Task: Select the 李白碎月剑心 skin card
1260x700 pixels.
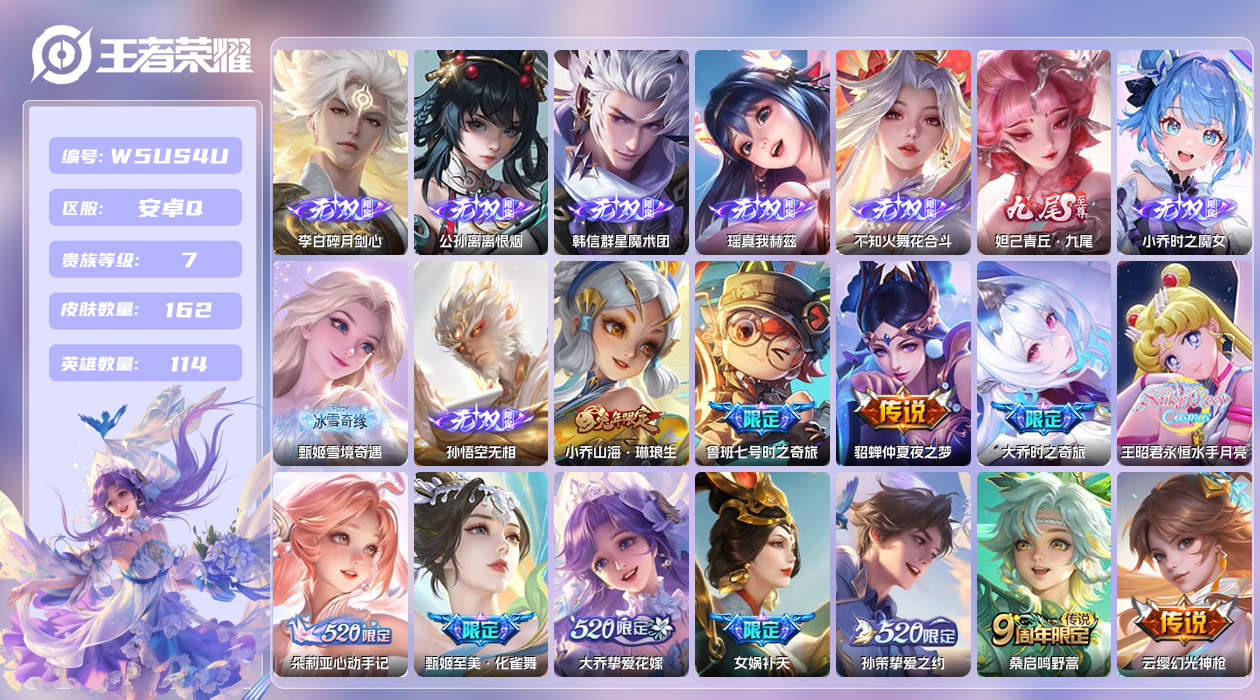Action: [340, 152]
